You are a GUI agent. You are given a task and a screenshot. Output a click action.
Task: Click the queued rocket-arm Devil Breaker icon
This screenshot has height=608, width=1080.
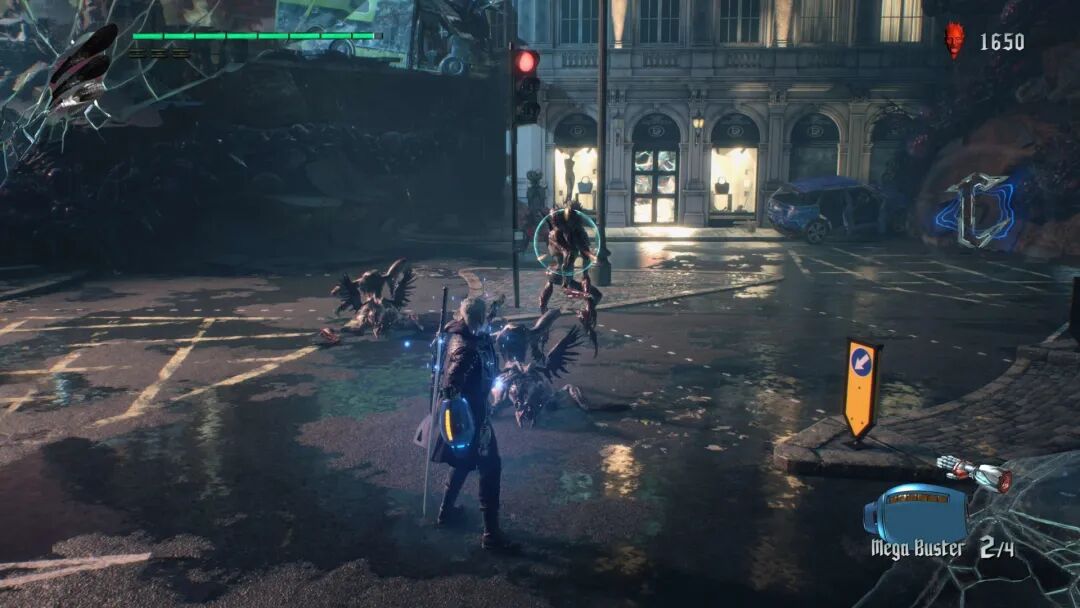tap(976, 472)
